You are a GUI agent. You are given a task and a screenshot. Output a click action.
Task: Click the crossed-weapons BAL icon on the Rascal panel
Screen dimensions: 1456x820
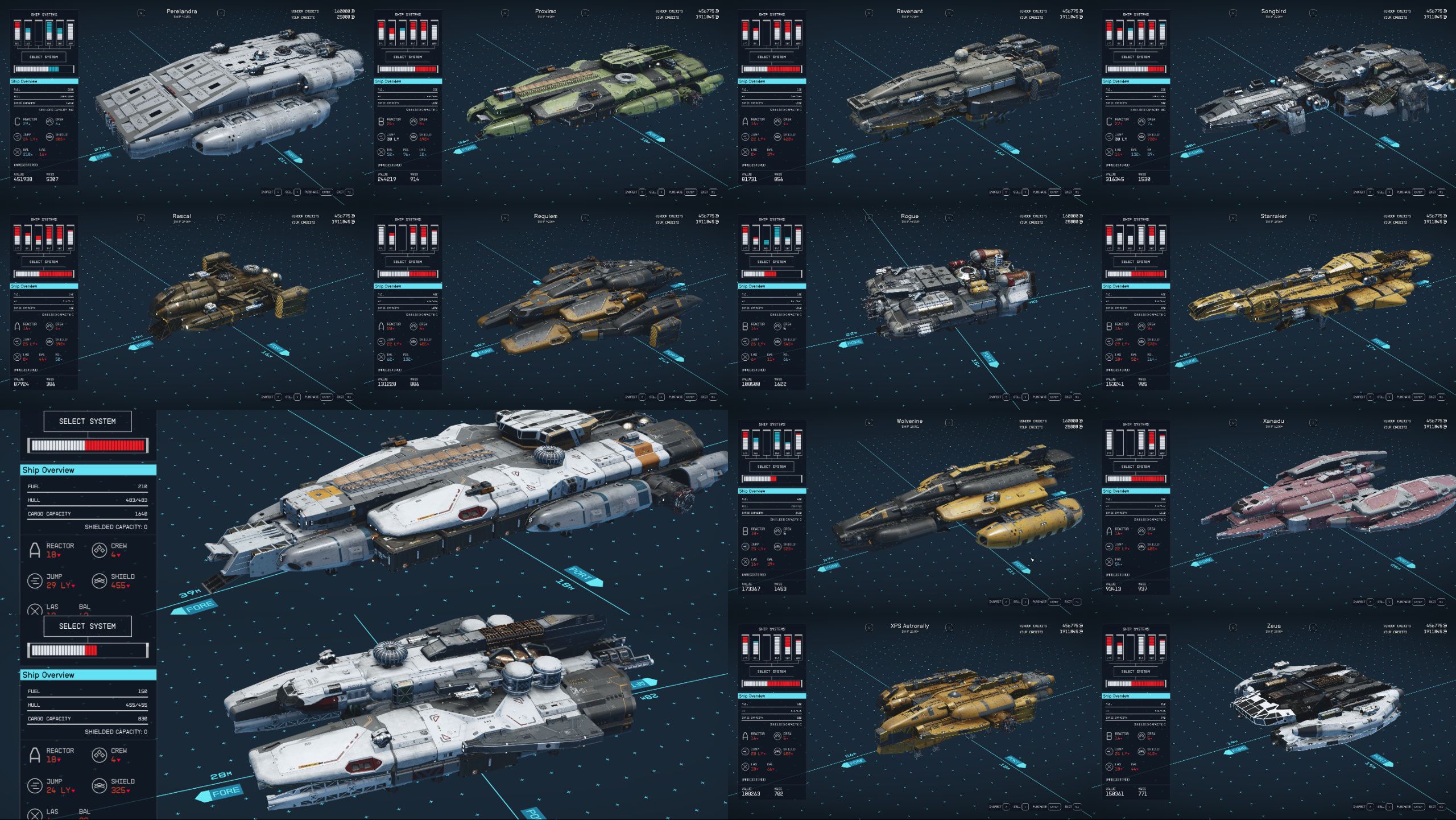click(17, 356)
